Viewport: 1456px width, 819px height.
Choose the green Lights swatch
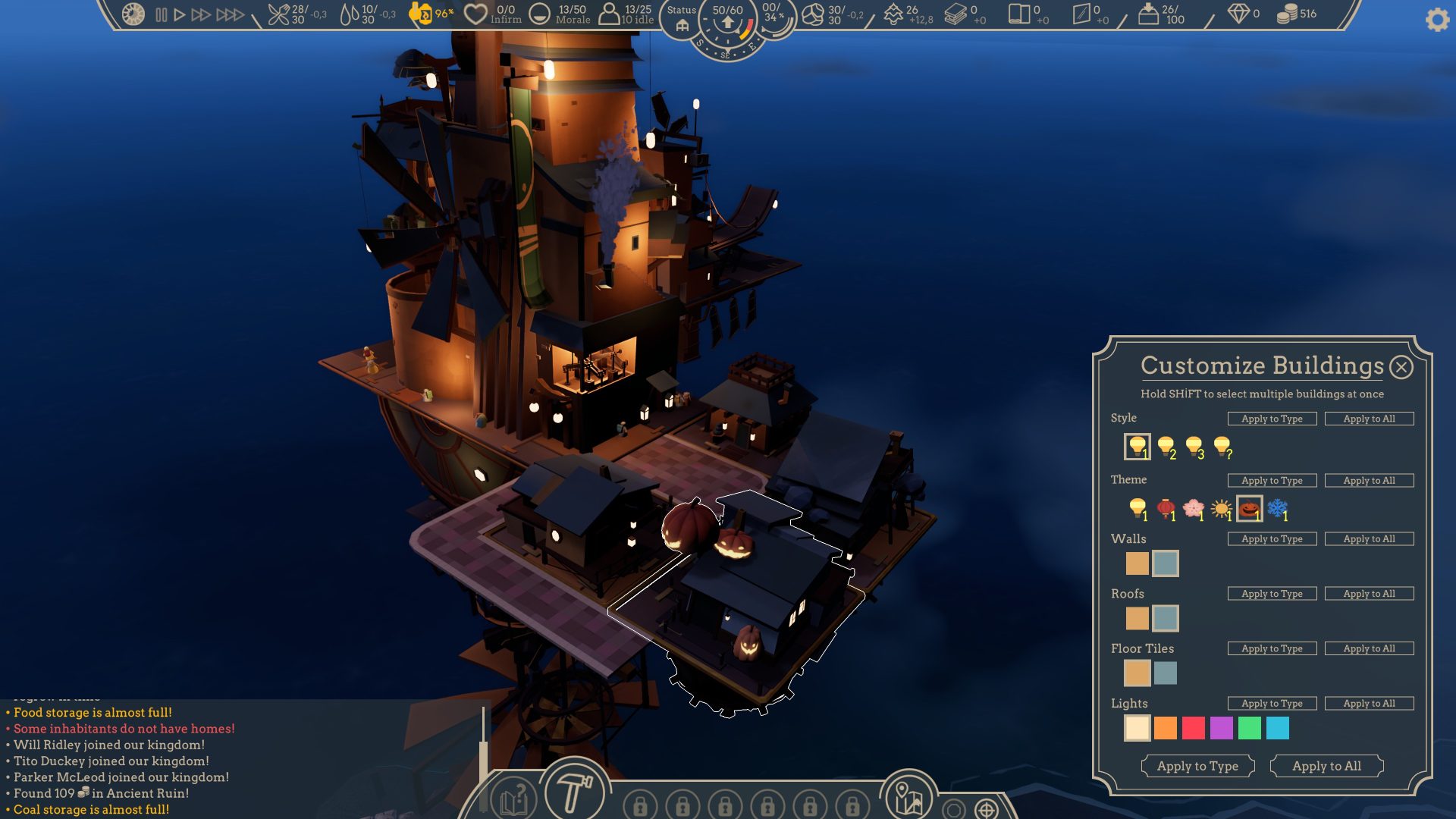[1250, 728]
